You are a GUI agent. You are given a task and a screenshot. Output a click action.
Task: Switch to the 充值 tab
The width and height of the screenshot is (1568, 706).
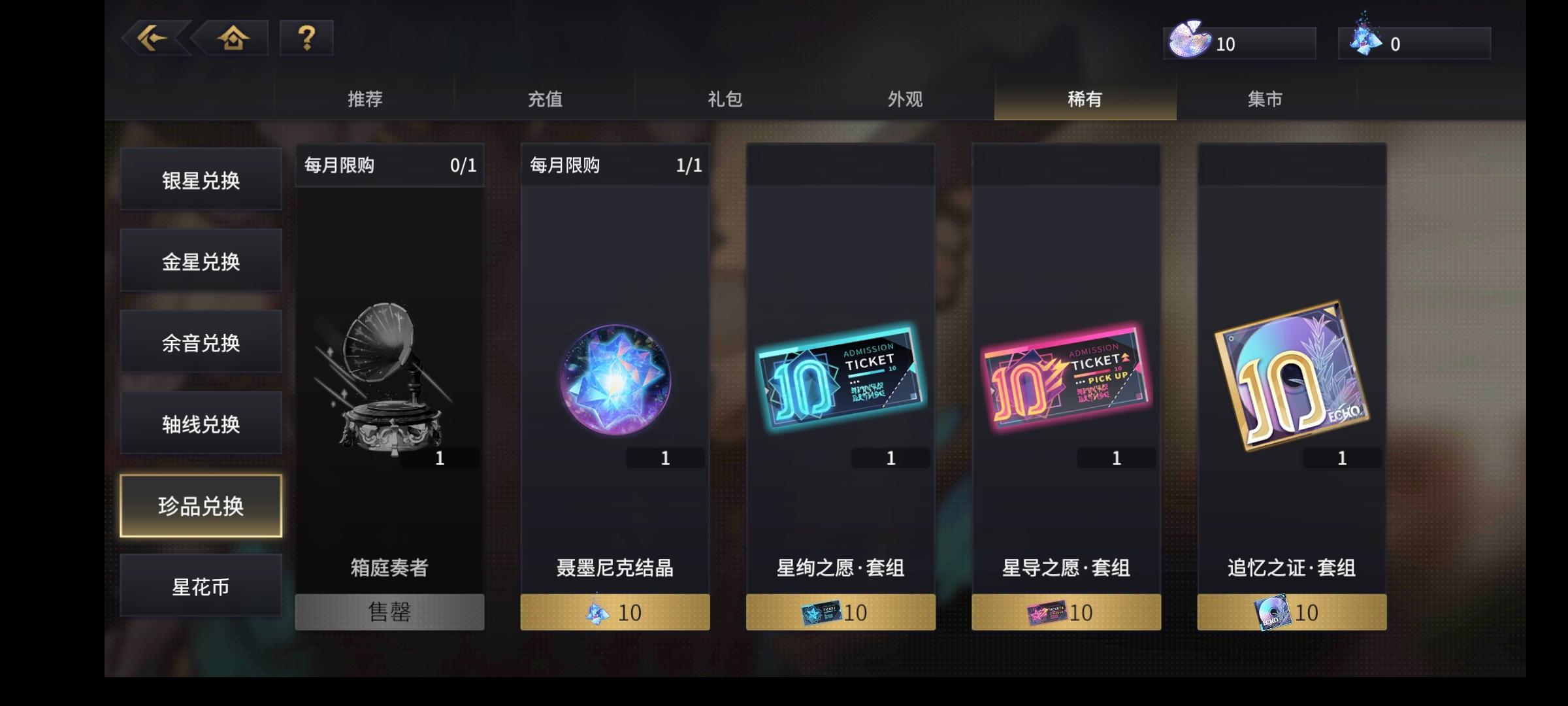tap(547, 99)
